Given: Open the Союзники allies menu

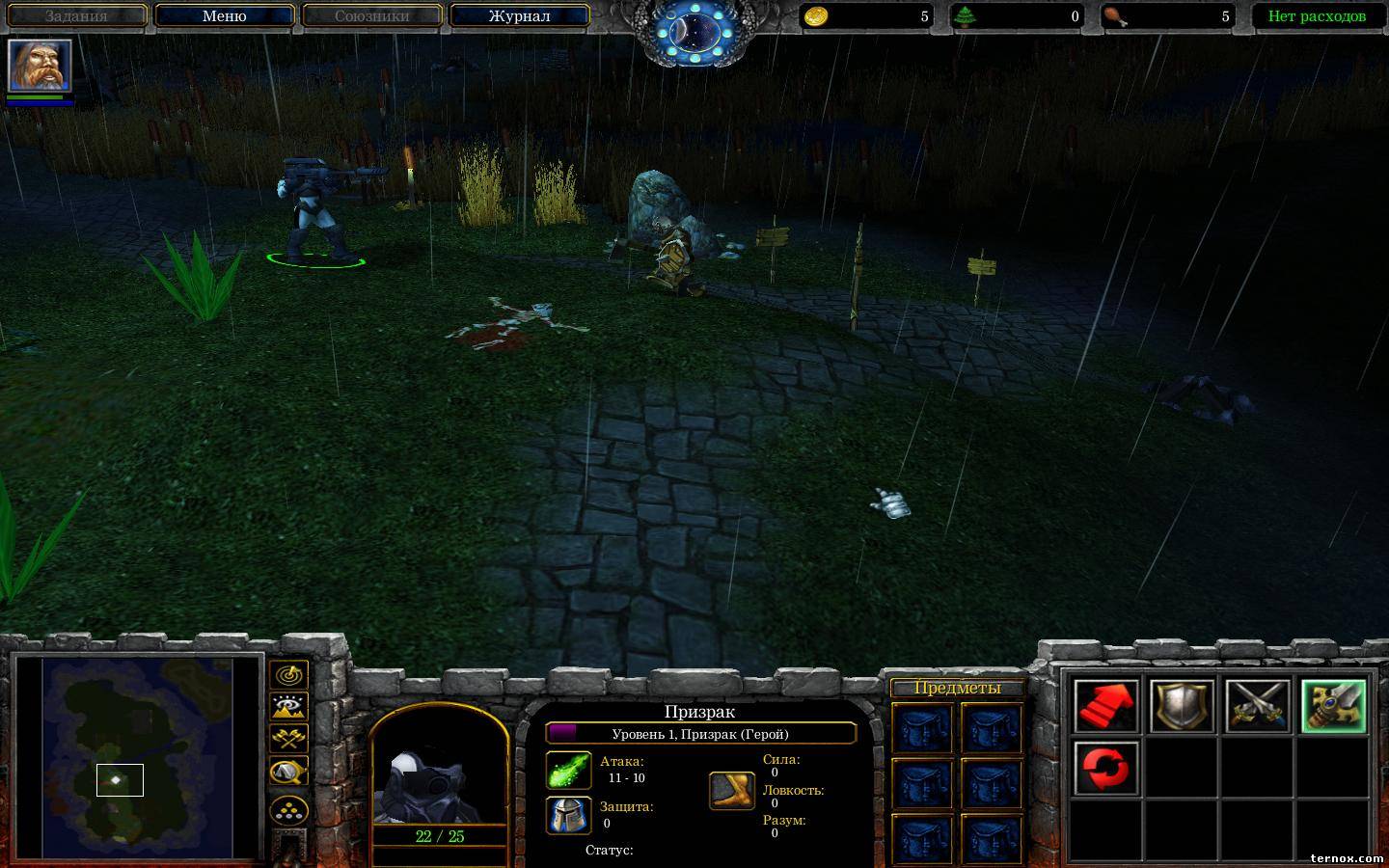Looking at the screenshot, I should coord(371,15).
